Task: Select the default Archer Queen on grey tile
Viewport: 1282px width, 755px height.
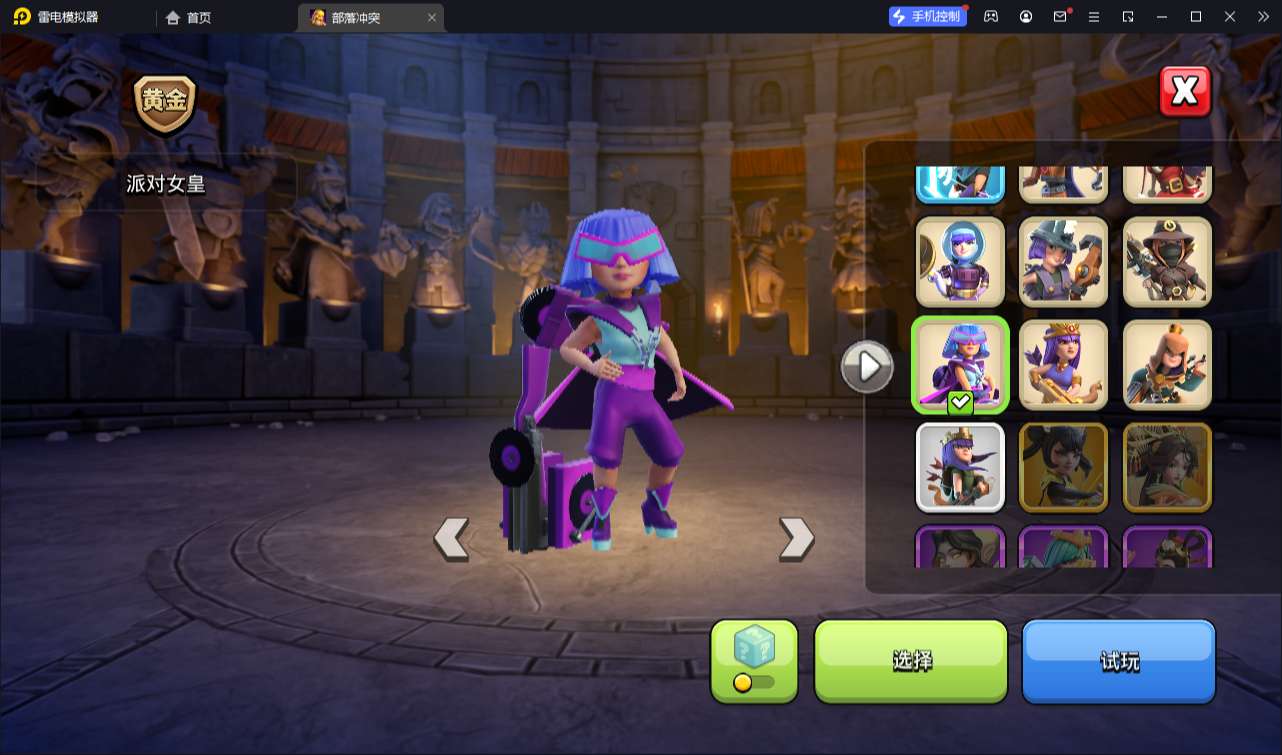Action: pyautogui.click(x=960, y=467)
